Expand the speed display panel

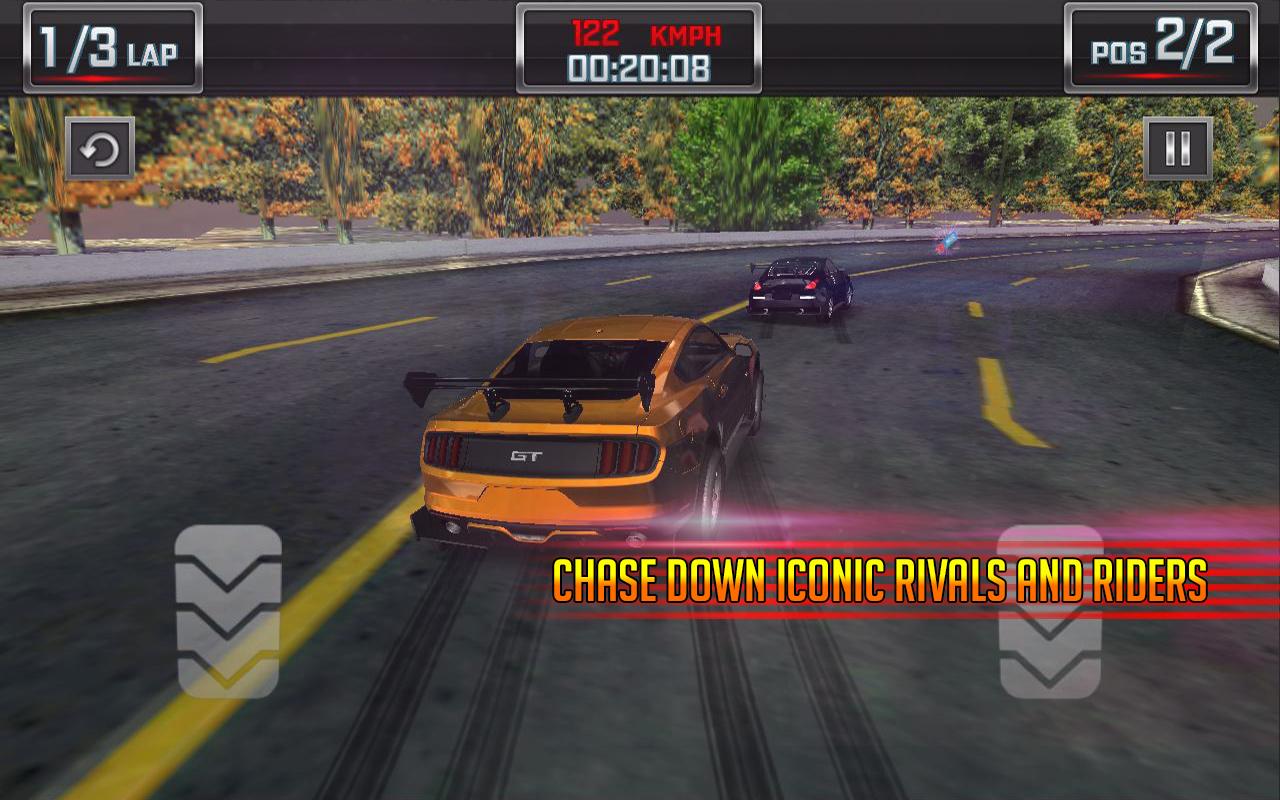coord(640,48)
